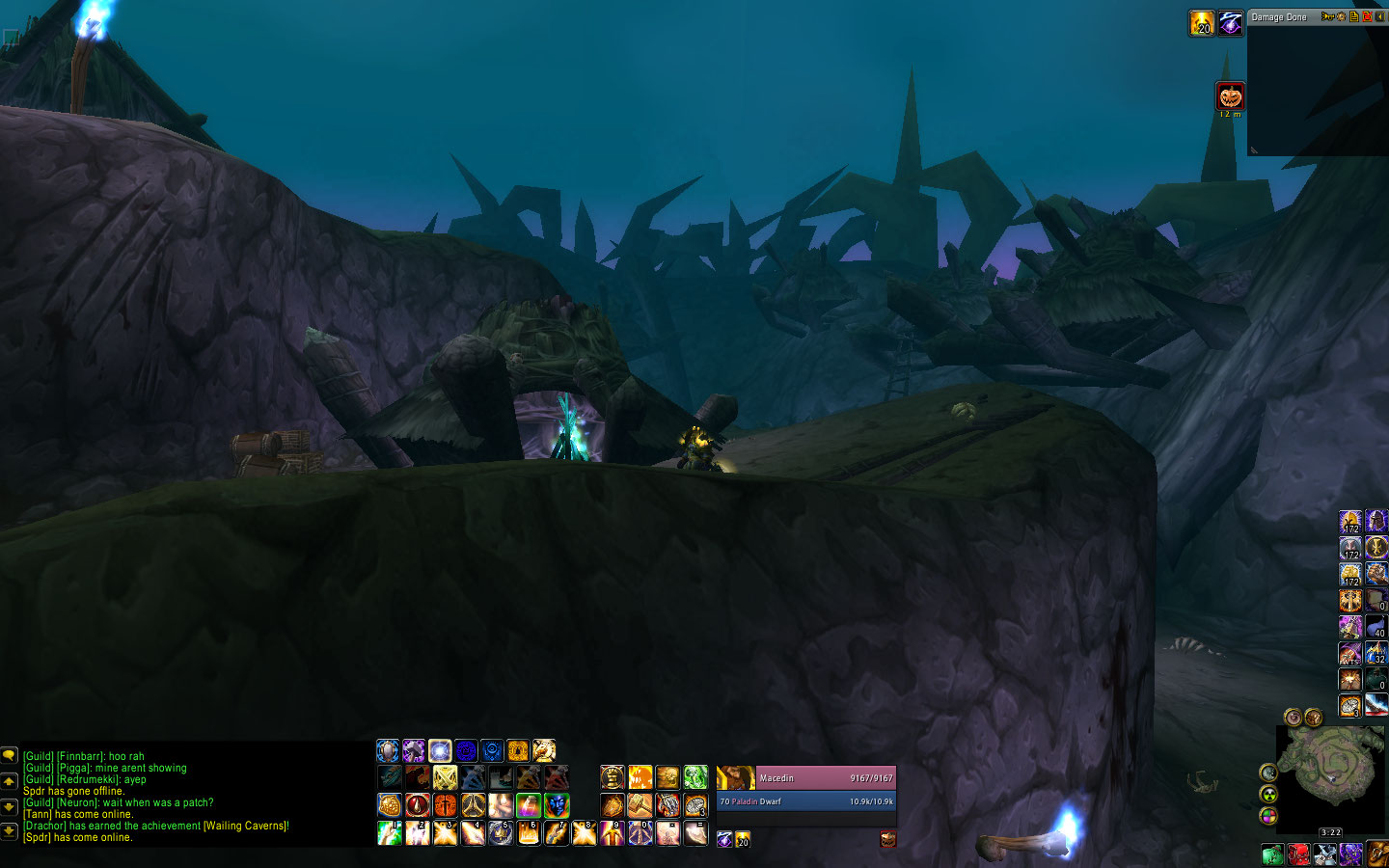Viewport: 1389px width, 868px height.
Task: Open Damage Done meter settings gear
Action: point(1341,17)
